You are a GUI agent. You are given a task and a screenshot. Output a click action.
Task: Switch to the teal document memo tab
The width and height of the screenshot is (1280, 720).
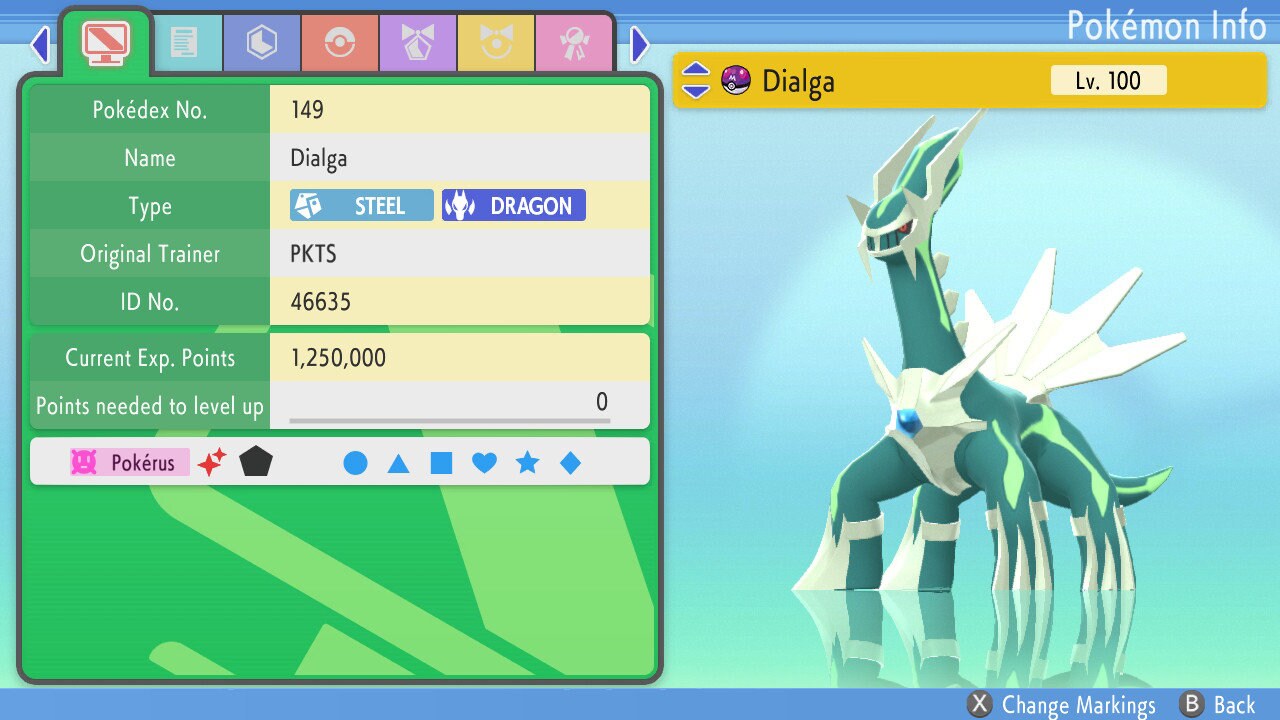pyautogui.click(x=184, y=42)
